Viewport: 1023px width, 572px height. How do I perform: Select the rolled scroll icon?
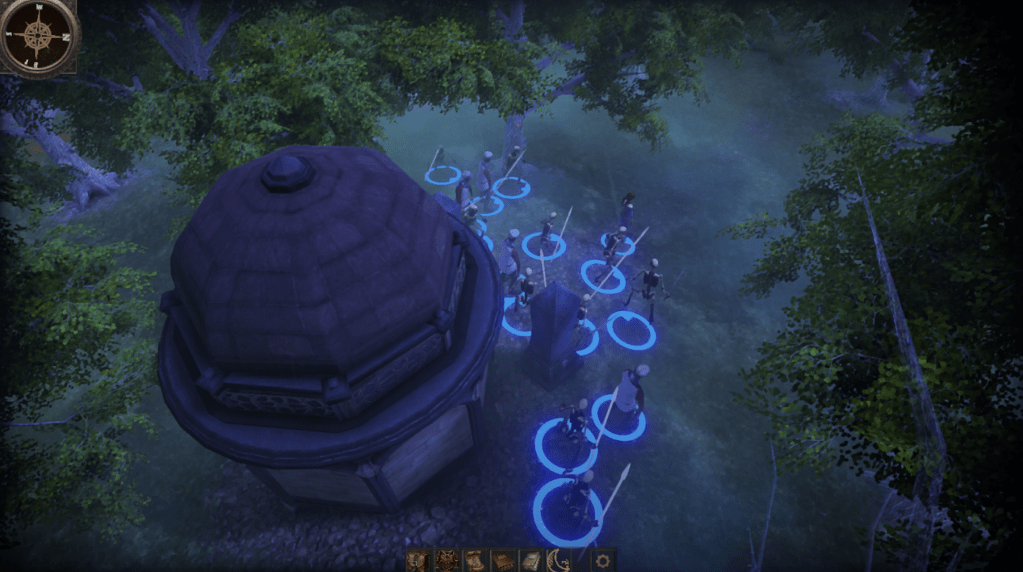(x=475, y=560)
